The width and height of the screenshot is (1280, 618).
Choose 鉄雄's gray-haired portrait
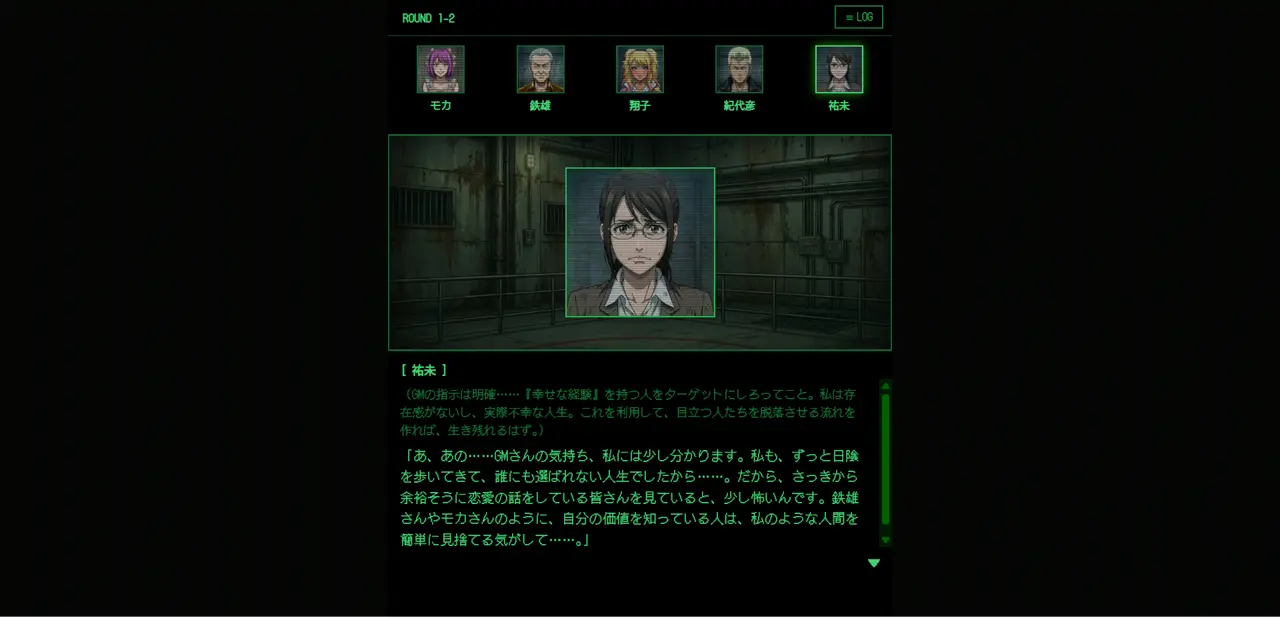tap(540, 69)
